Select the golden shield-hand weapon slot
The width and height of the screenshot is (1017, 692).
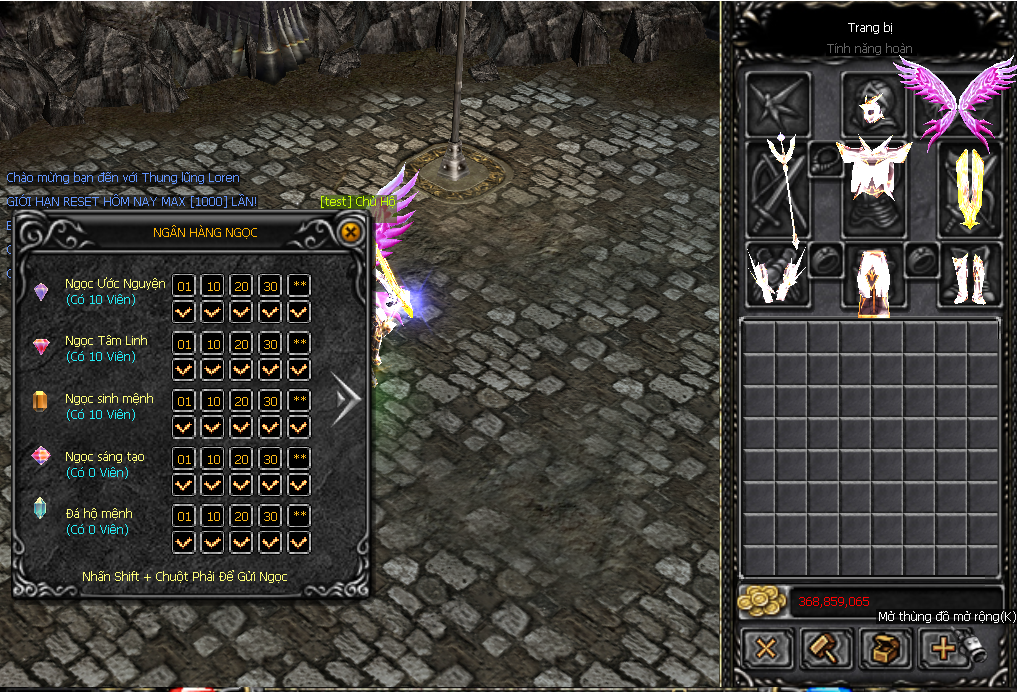pos(969,187)
